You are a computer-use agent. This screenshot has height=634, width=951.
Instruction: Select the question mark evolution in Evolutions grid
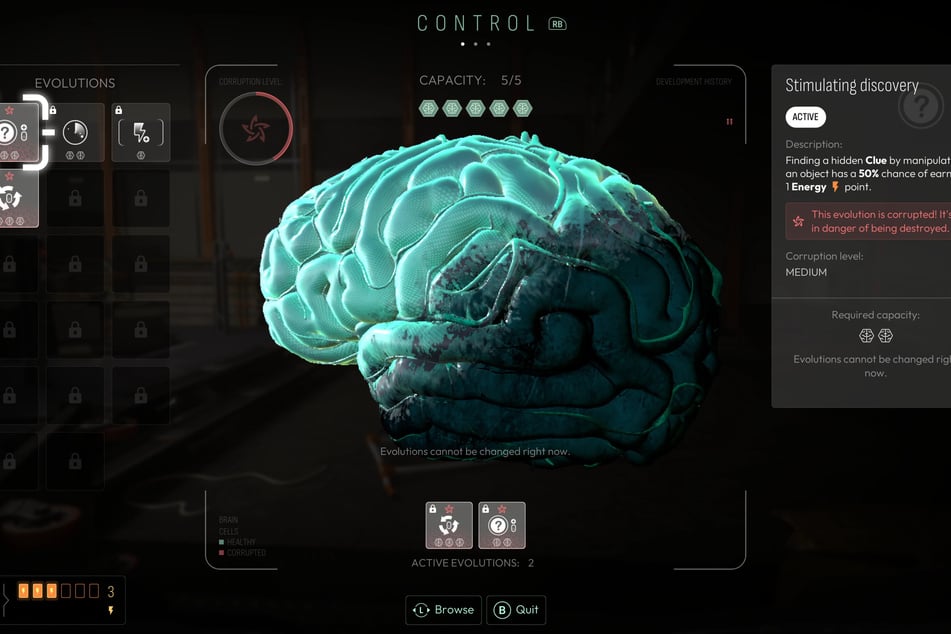click(x=14, y=132)
